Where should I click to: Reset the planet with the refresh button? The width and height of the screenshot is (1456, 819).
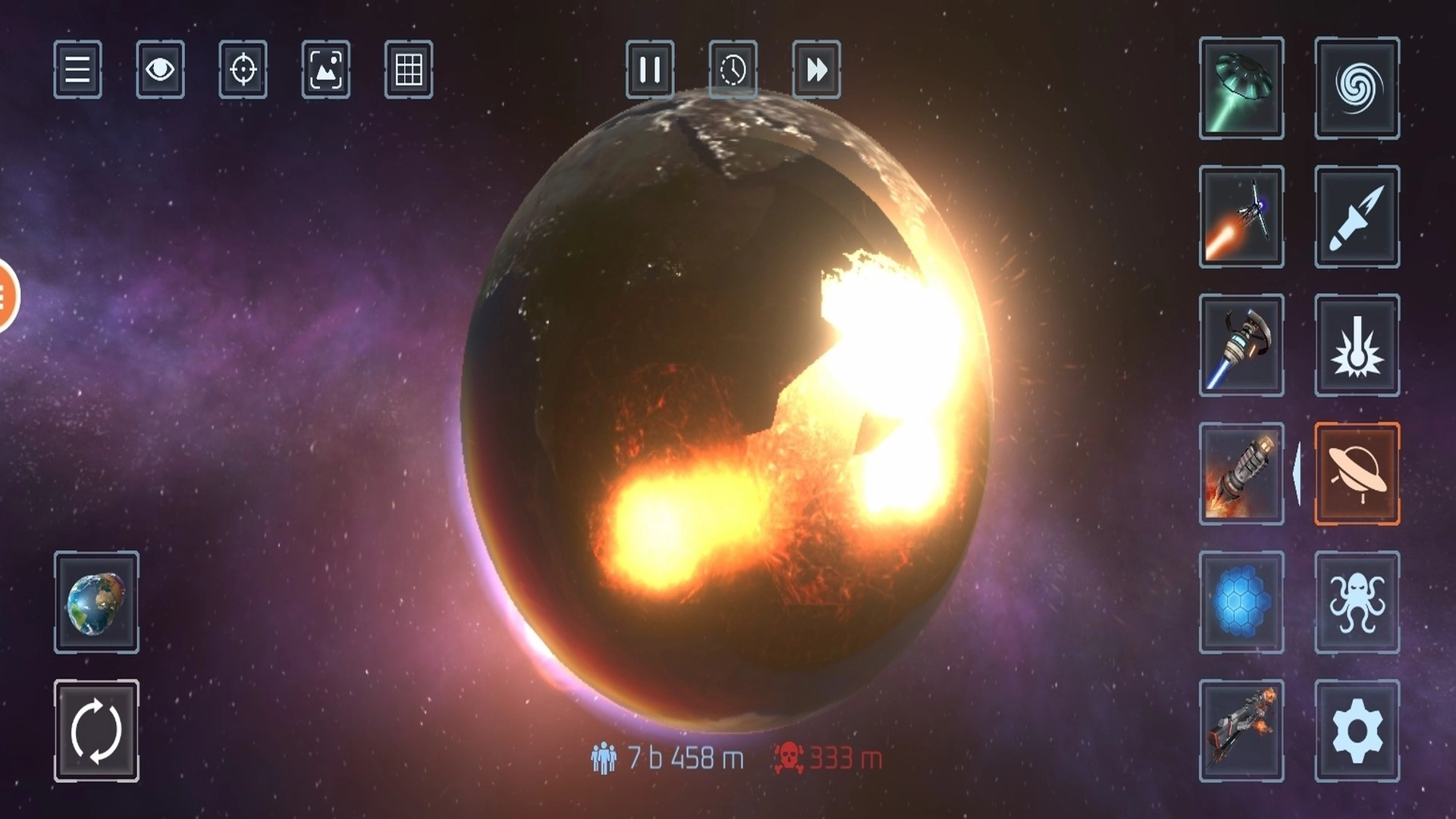96,731
